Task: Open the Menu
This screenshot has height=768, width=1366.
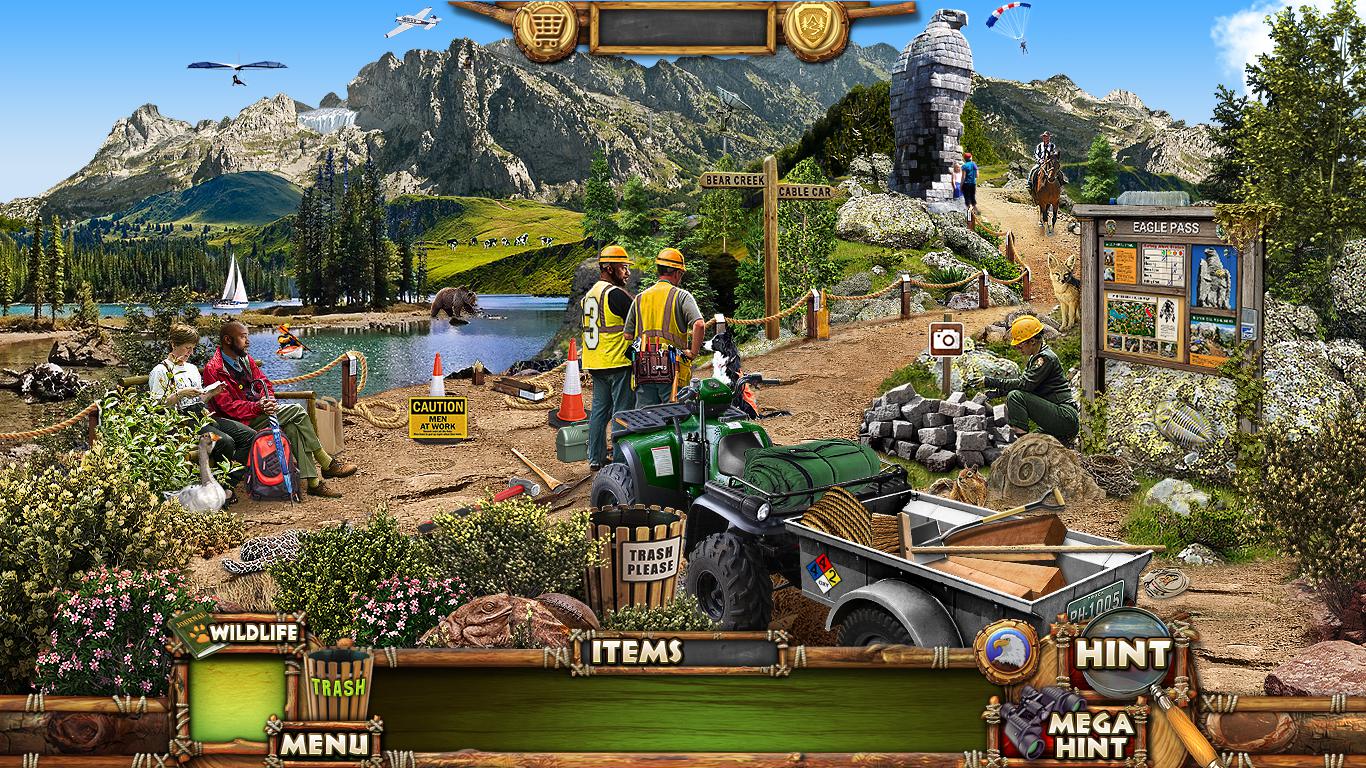Action: point(323,743)
